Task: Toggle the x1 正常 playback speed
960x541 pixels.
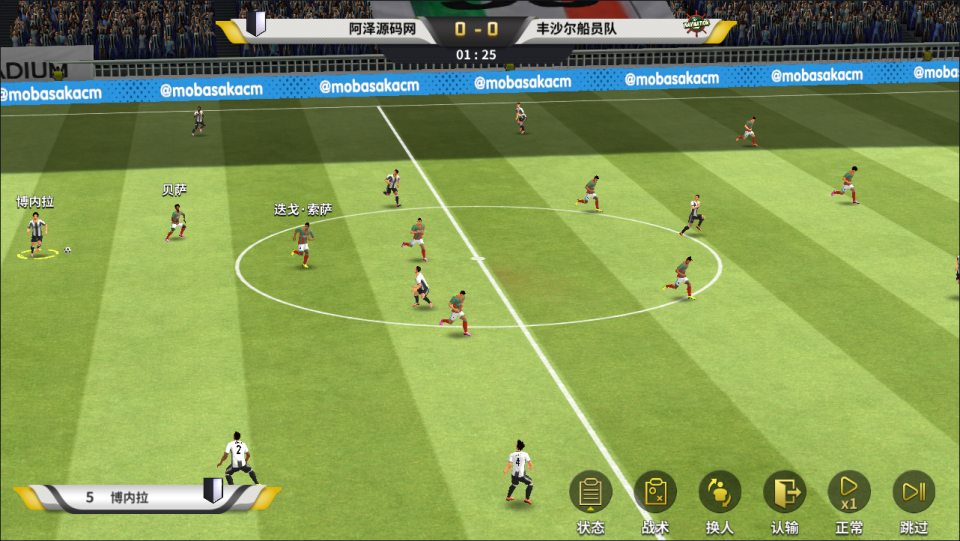Action: pyautogui.click(x=849, y=492)
